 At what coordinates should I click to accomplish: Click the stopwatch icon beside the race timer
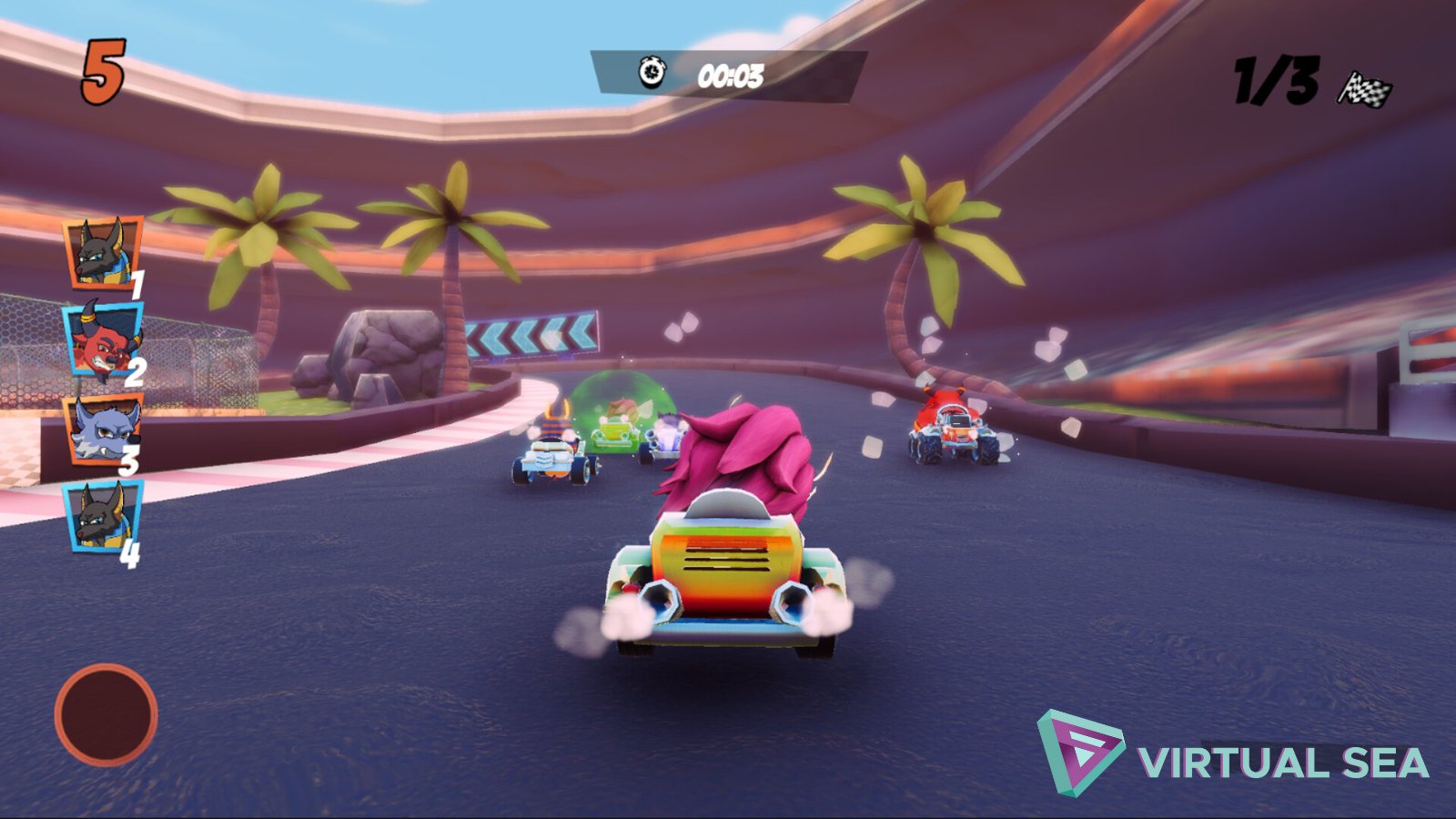click(652, 71)
